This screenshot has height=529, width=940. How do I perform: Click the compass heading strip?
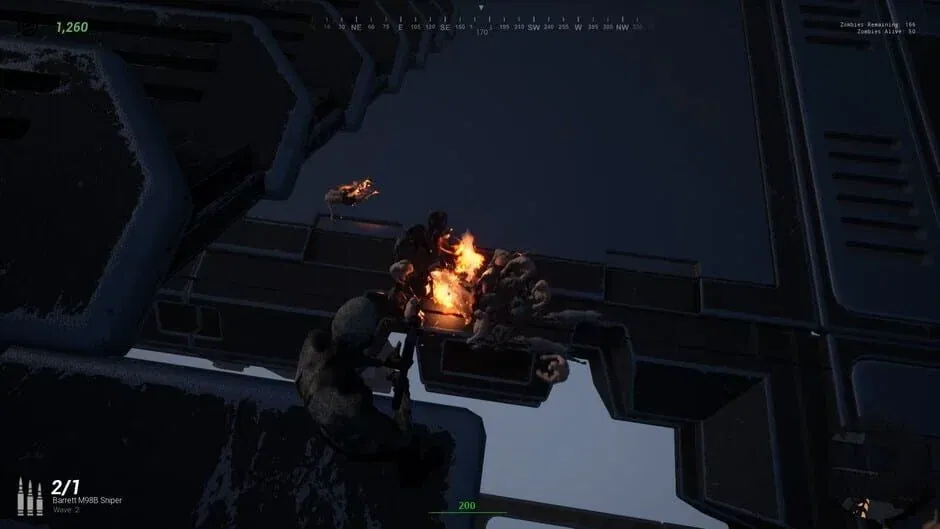pos(481,27)
